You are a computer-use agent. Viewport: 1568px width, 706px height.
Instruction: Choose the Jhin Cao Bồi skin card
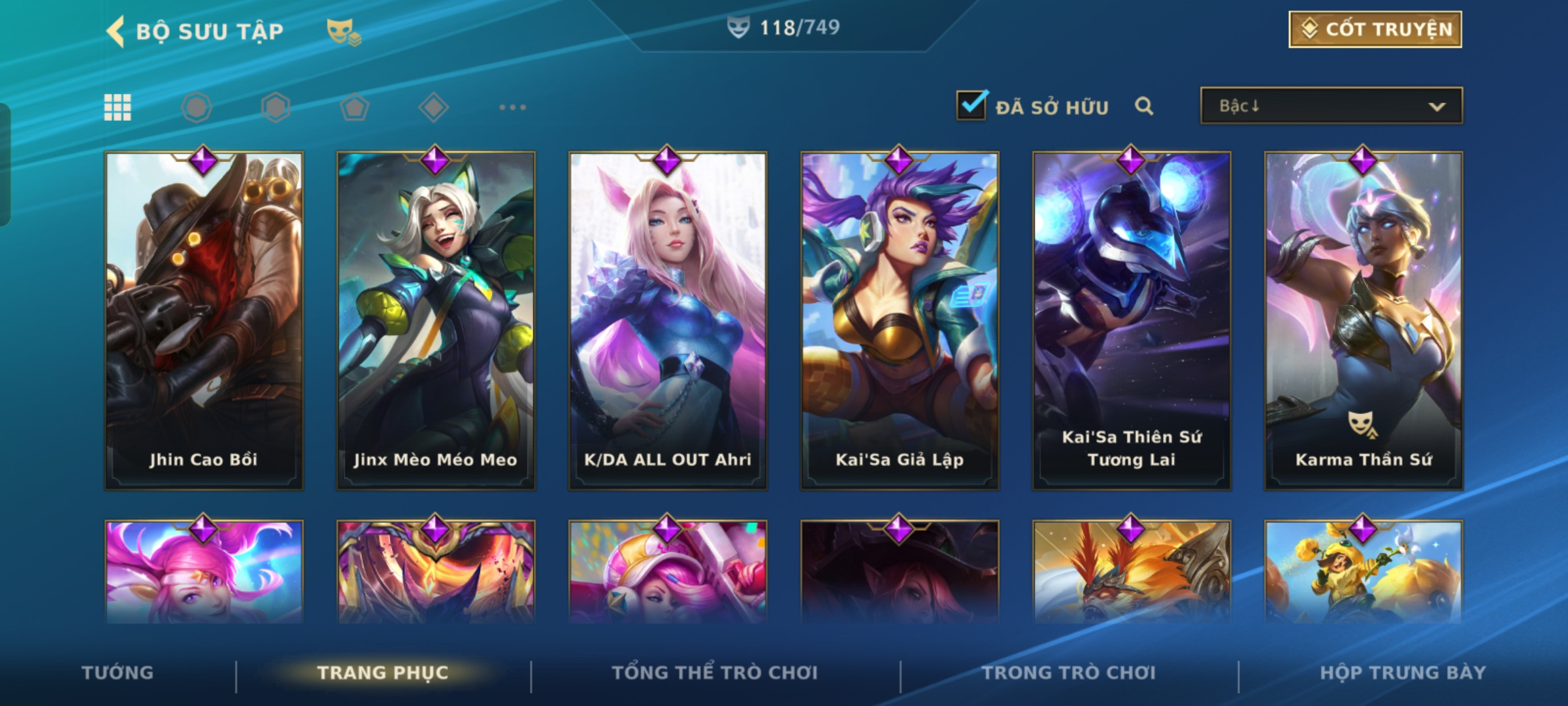click(204, 320)
